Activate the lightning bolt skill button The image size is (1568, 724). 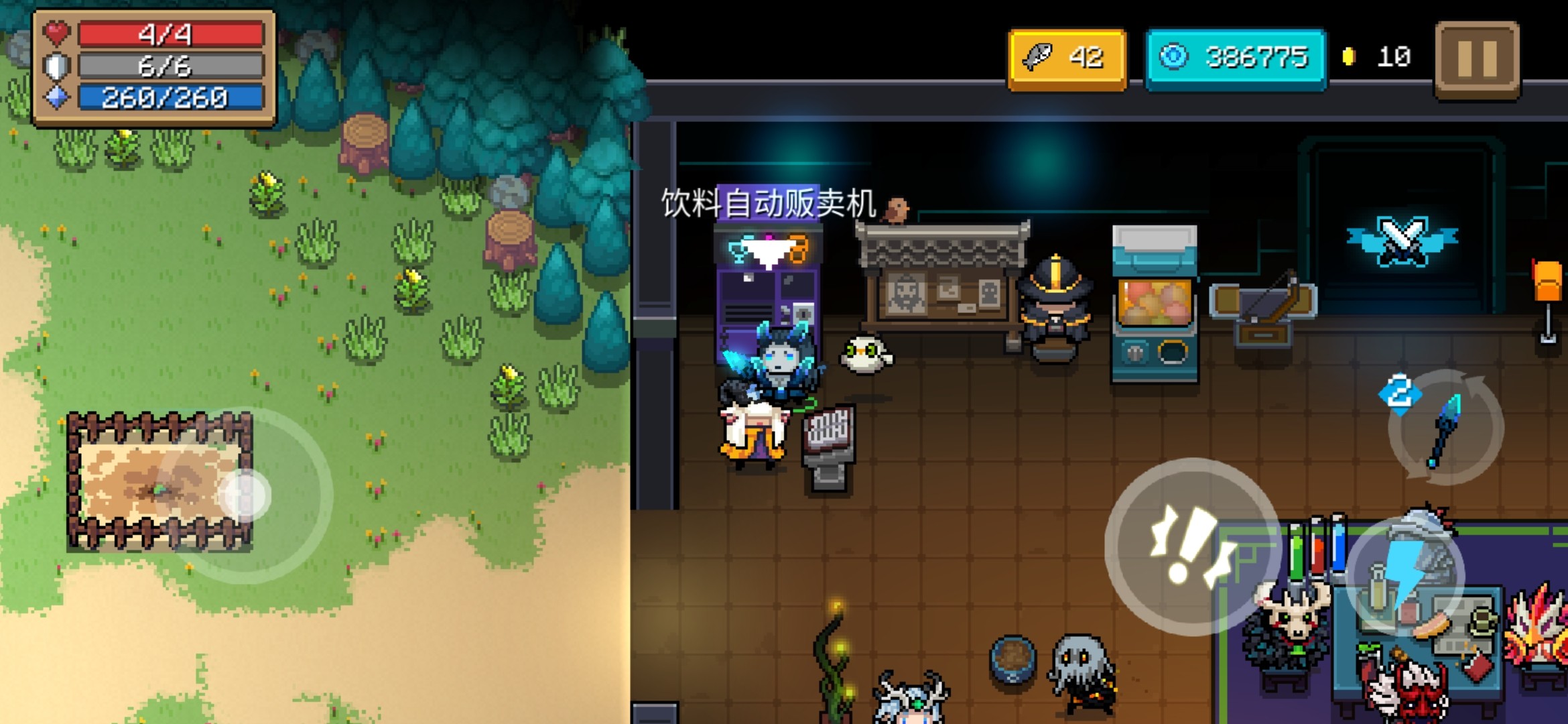1405,578
